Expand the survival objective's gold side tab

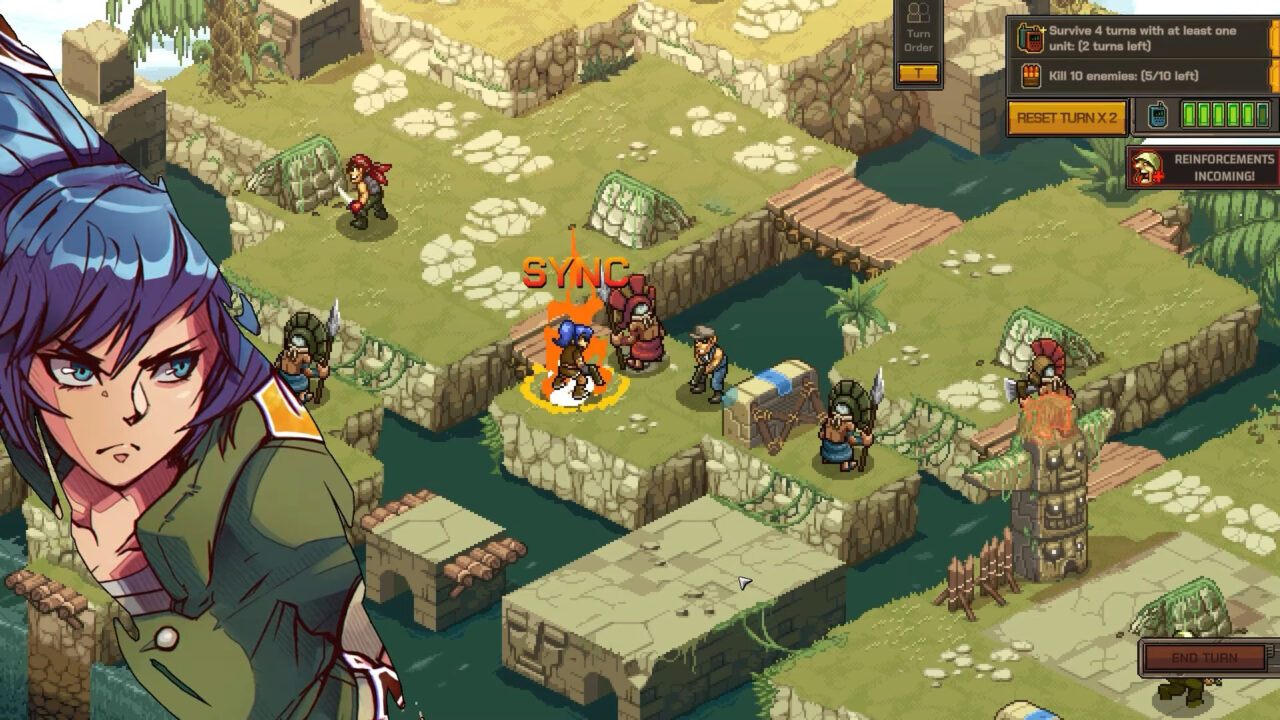pos(1274,40)
